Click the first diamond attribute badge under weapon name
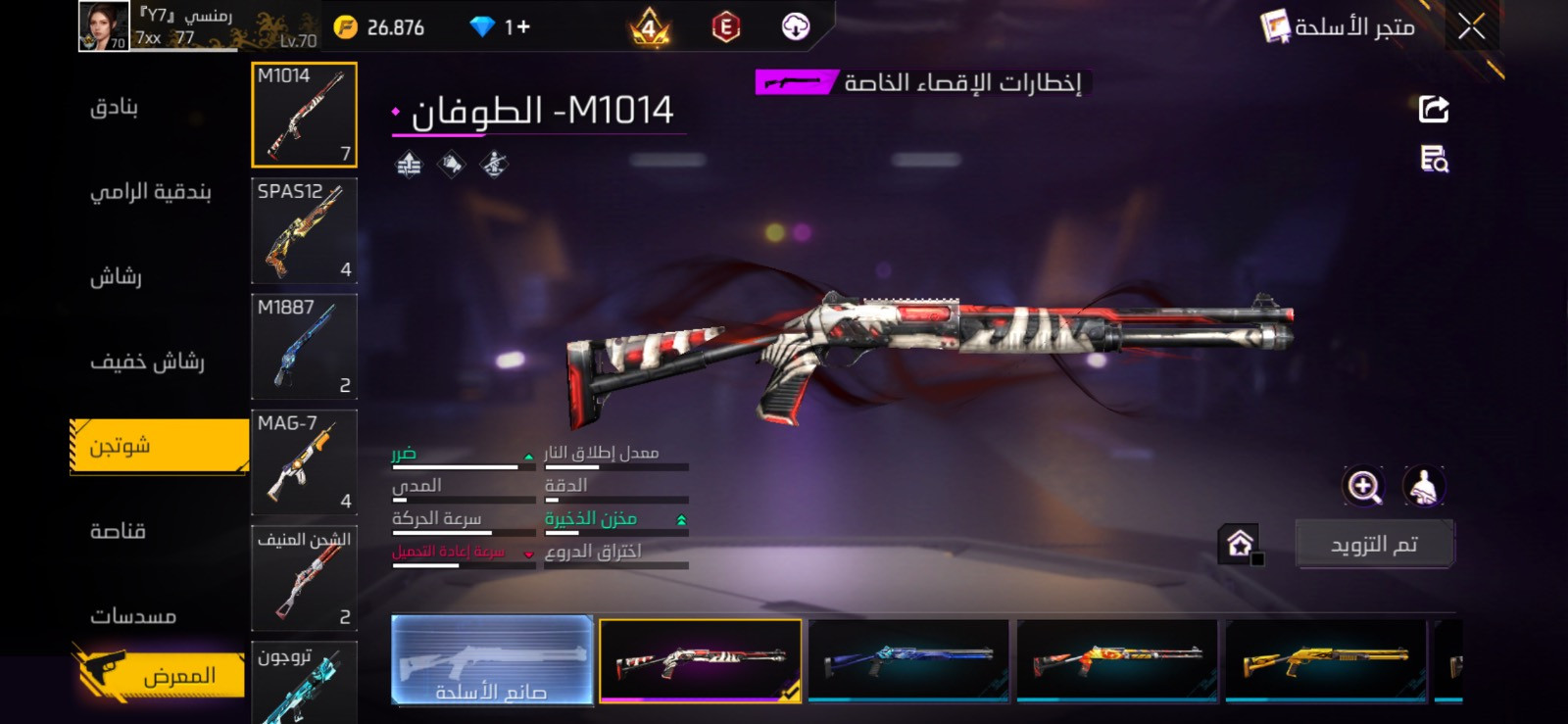1568x724 pixels. tap(411, 165)
